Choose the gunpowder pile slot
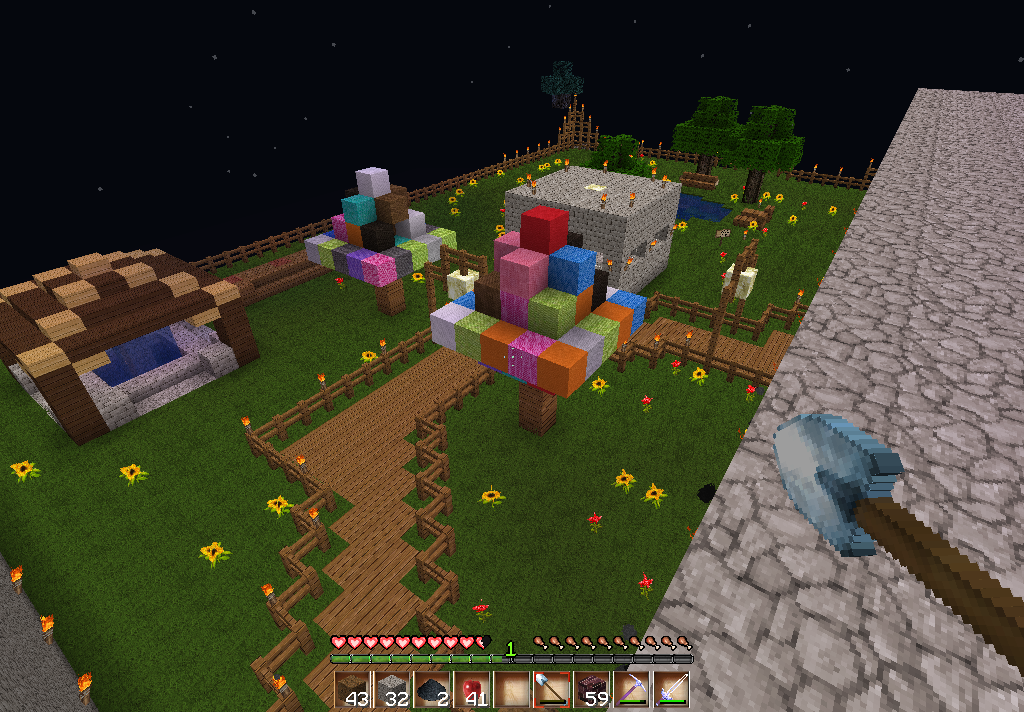The width and height of the screenshot is (1024, 712). coord(431,690)
